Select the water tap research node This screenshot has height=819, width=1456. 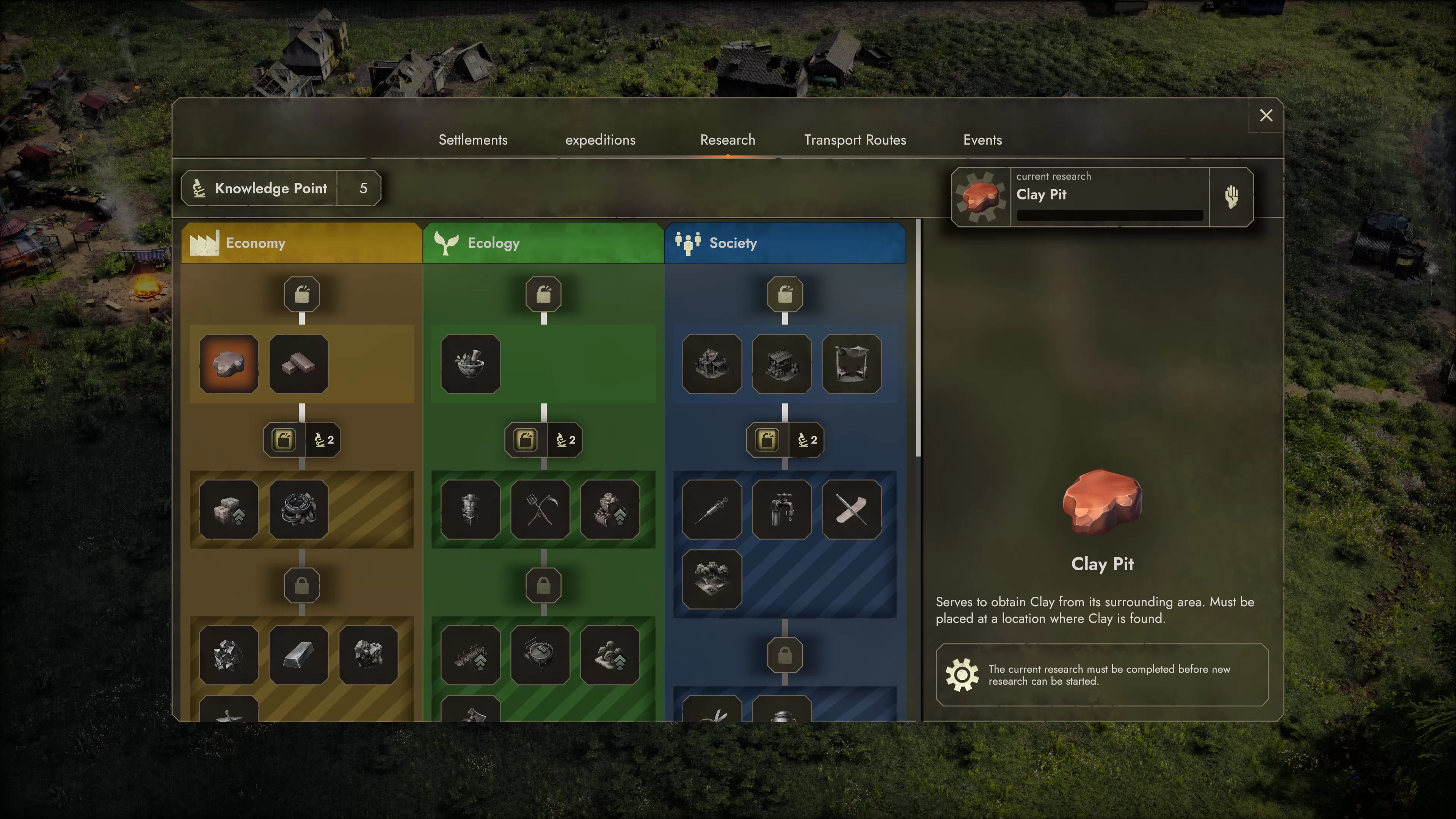[x=782, y=510]
